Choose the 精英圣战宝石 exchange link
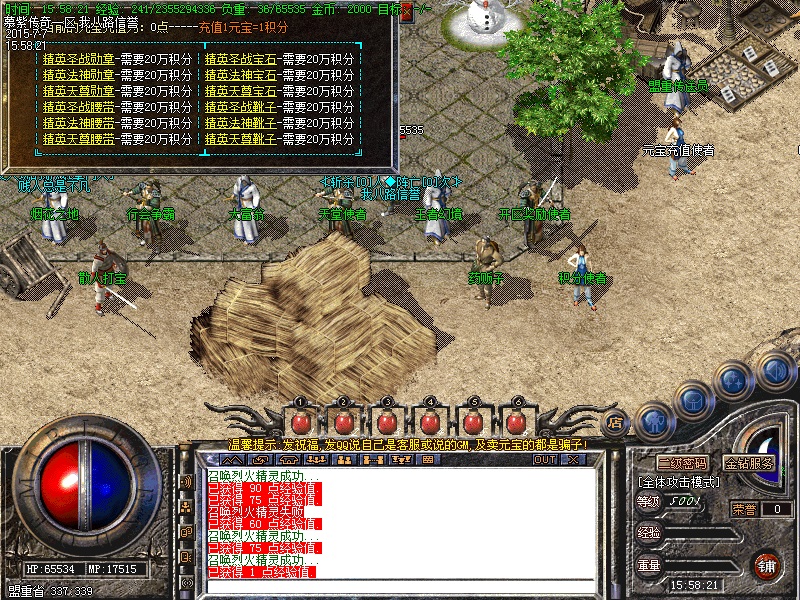The image size is (800, 600). [x=241, y=59]
